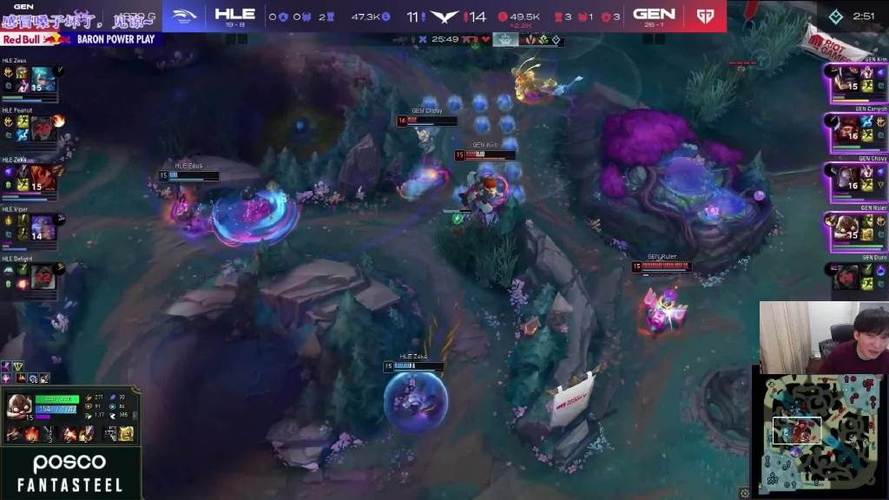Select GEN Chovy's champion portrait
Image resolution: width=889 pixels, height=500 pixels.
(x=846, y=178)
